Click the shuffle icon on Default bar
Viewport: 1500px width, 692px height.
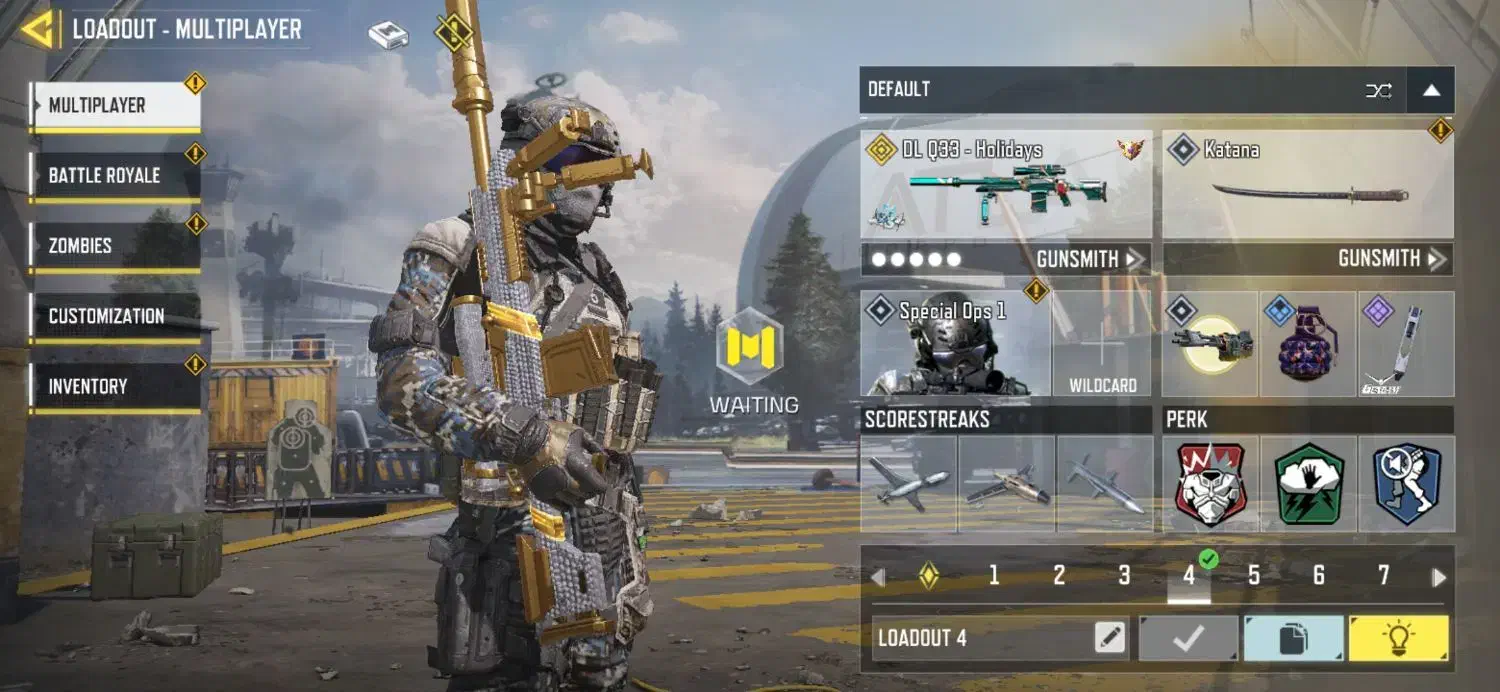click(1378, 91)
